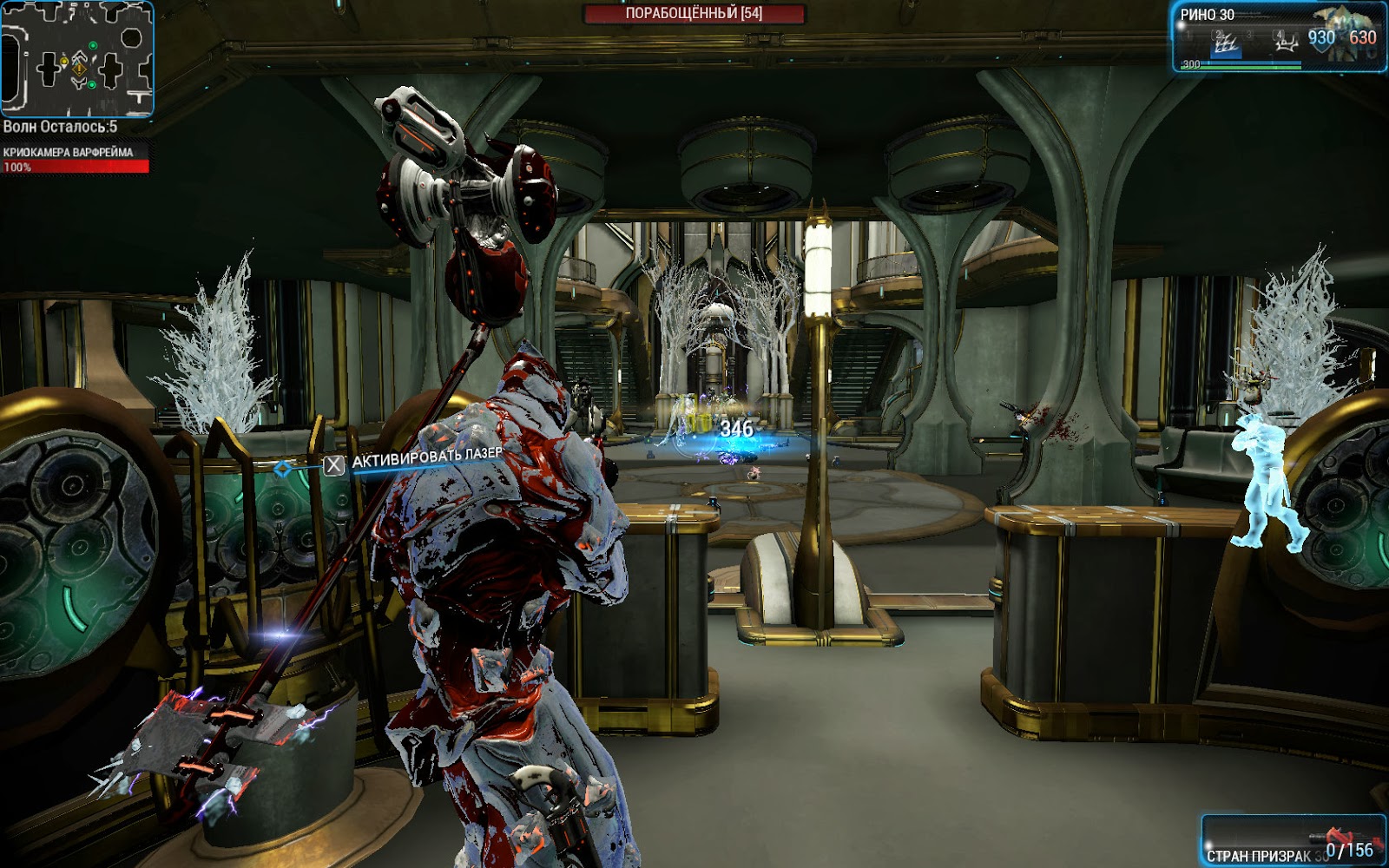This screenshot has height=868, width=1389.
Task: Select ability slot 2 charge icon
Action: pyautogui.click(x=1228, y=45)
